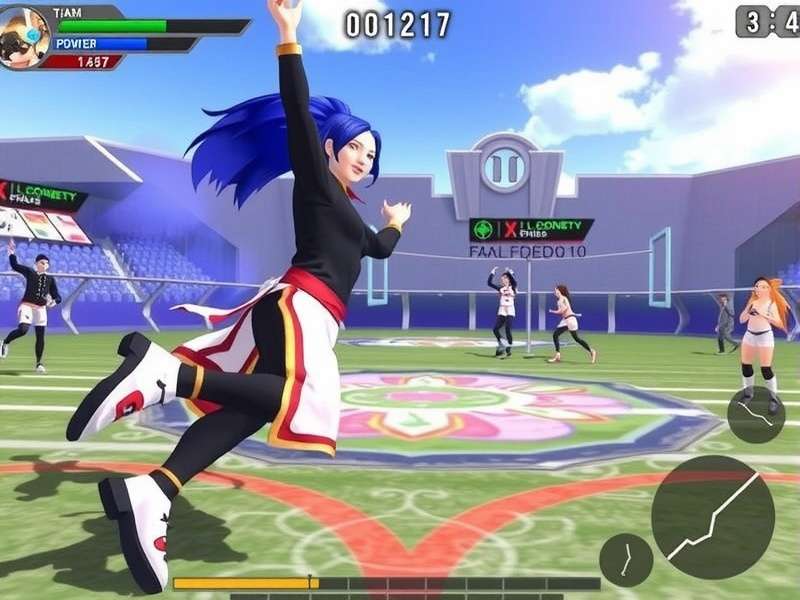This screenshot has height=600, width=800.
Task: Use the small button with short bent line
Action: pyautogui.click(x=626, y=560)
